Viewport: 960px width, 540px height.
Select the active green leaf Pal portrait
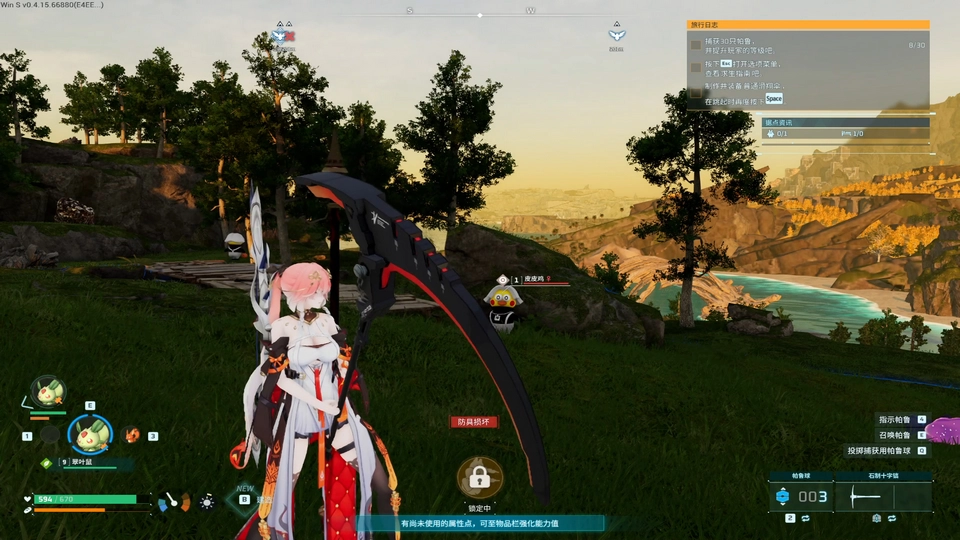(90, 434)
